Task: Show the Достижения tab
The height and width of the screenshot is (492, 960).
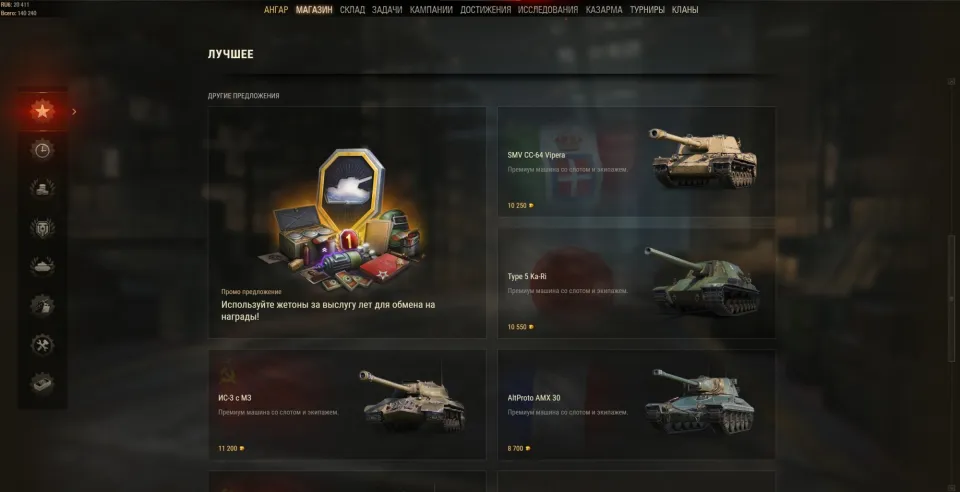Action: 486,10
